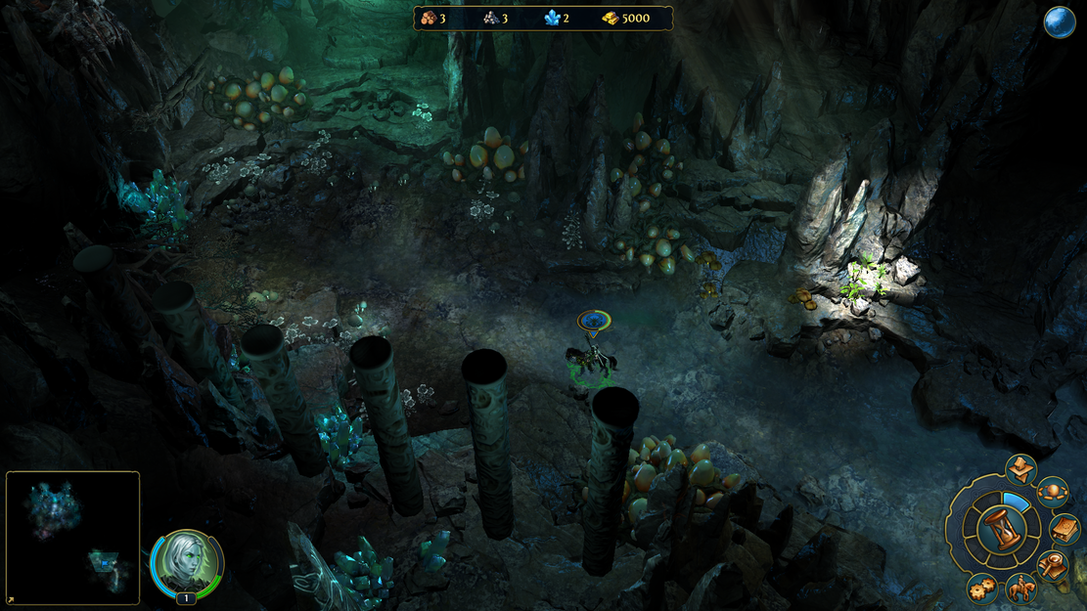The image size is (1087, 611).
Task: Select the orb with orbiting ring icon
Action: point(1052,491)
